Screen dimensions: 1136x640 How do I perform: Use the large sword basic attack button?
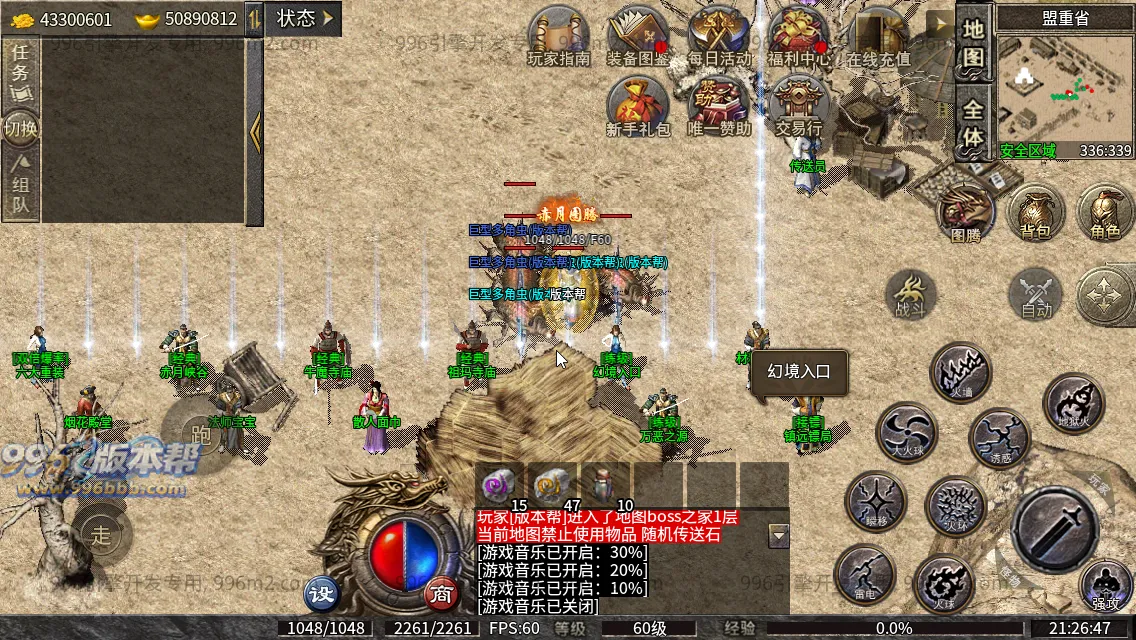click(1054, 529)
